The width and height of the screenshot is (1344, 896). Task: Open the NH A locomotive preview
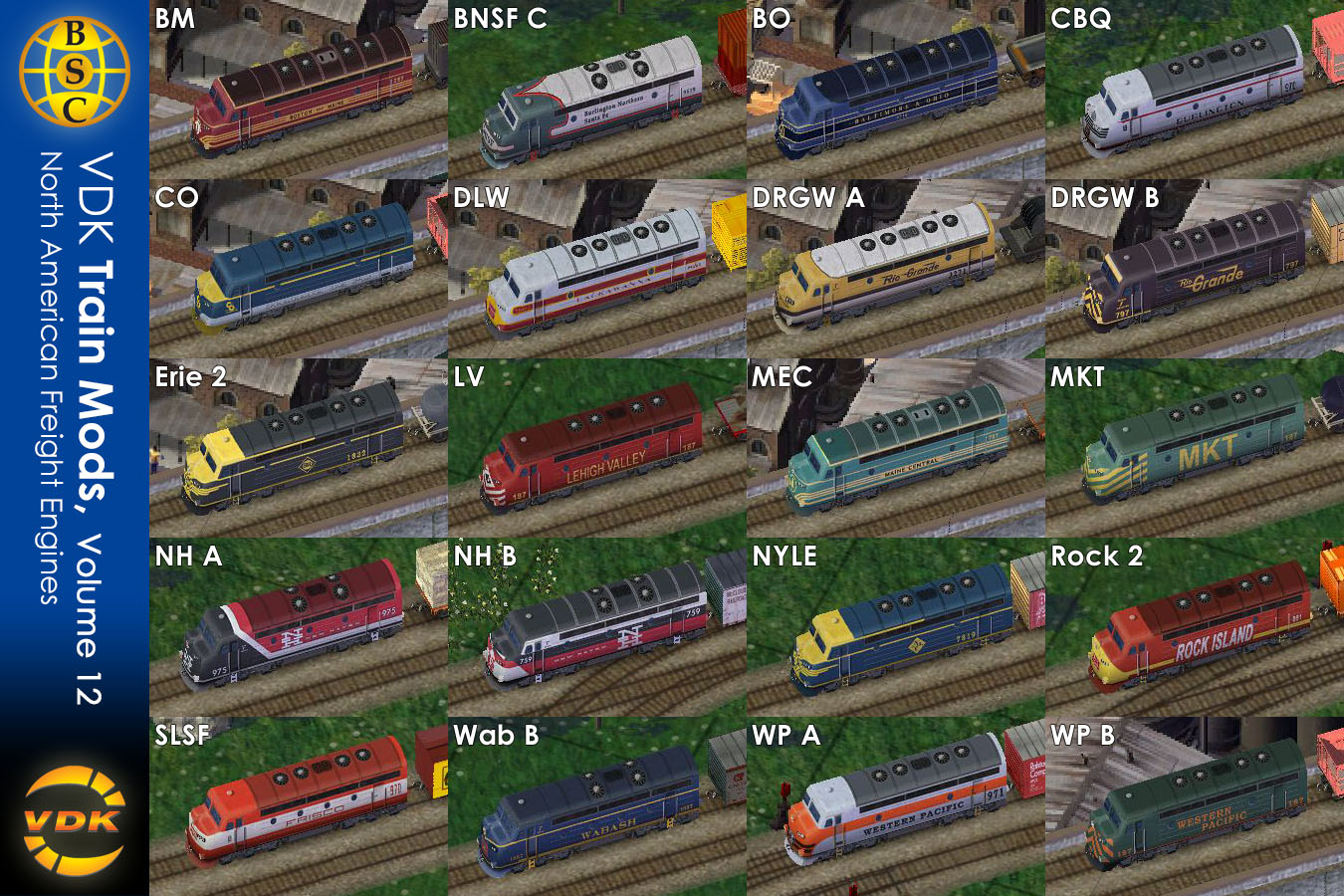299,627
